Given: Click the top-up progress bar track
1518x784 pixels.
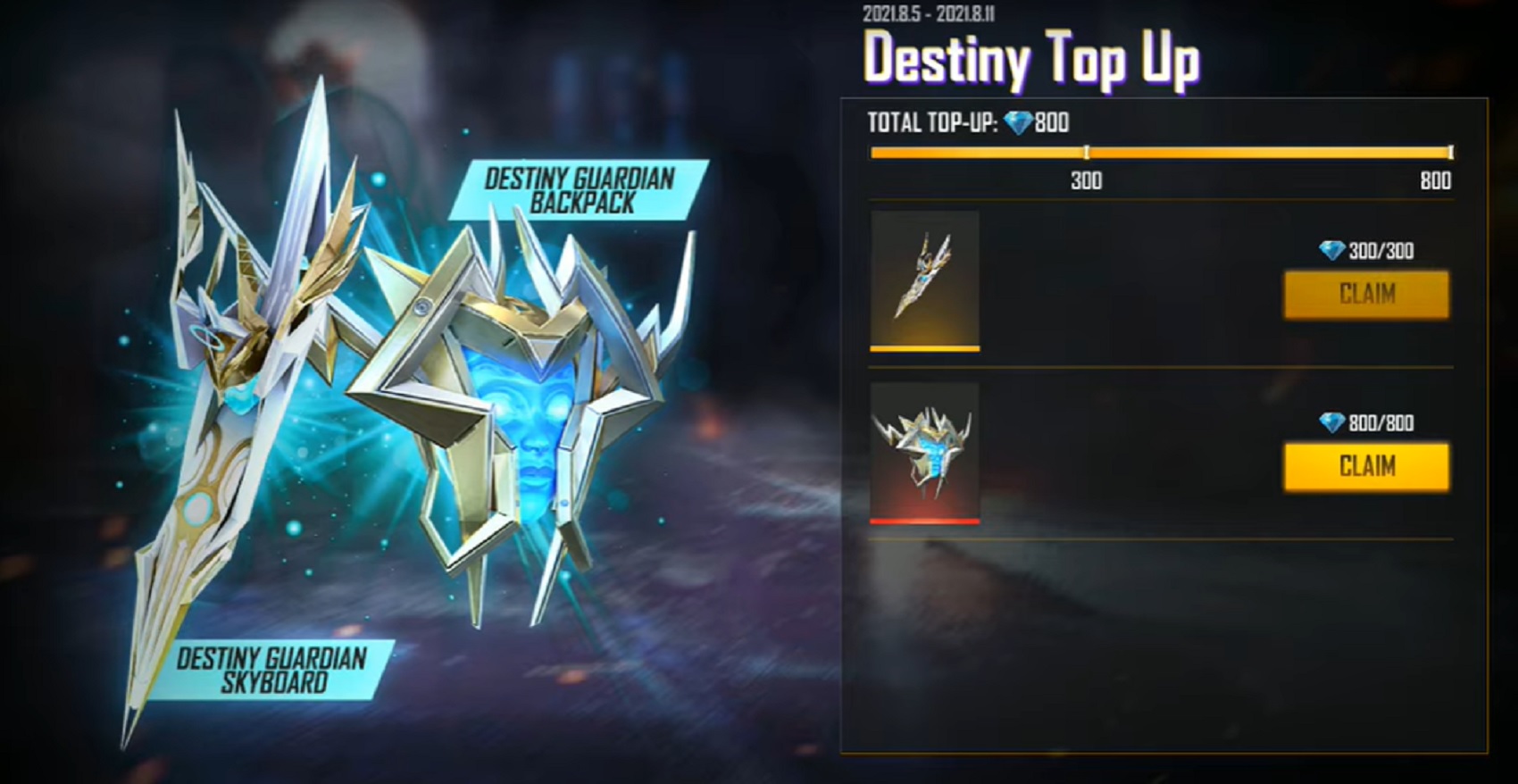Looking at the screenshot, I should [x=1161, y=154].
